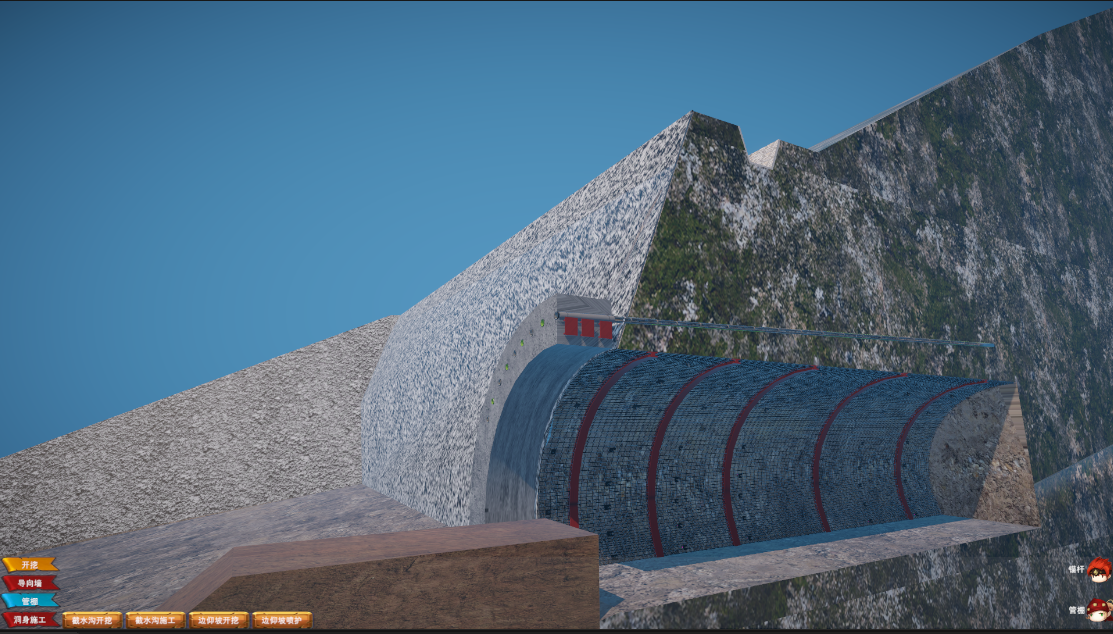Select the orange 开挖 ribbon tab
Viewport: 1113px width, 634px height.
click(29, 565)
